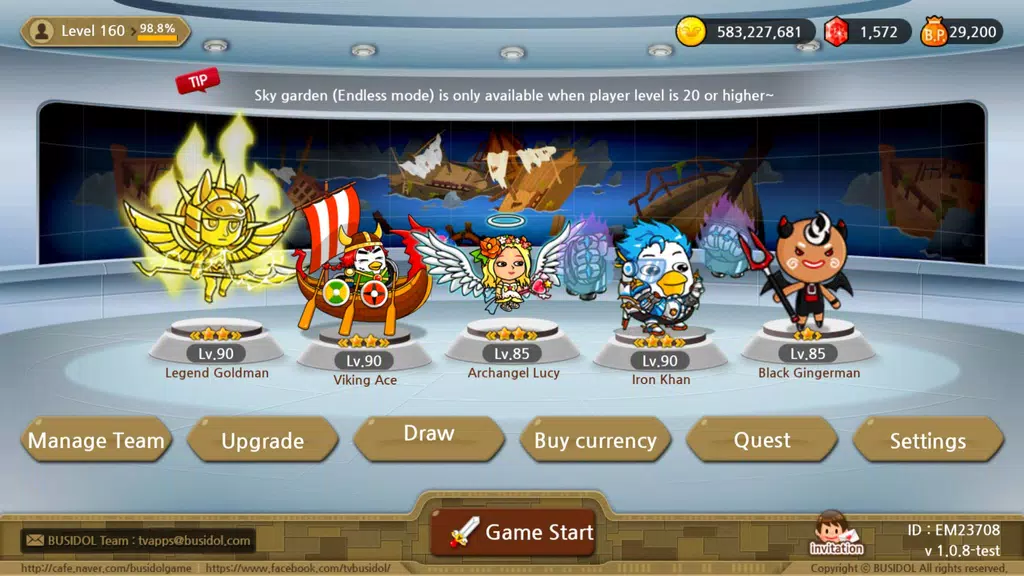1024x576 pixels.
Task: Show the Quest list
Action: (x=762, y=440)
